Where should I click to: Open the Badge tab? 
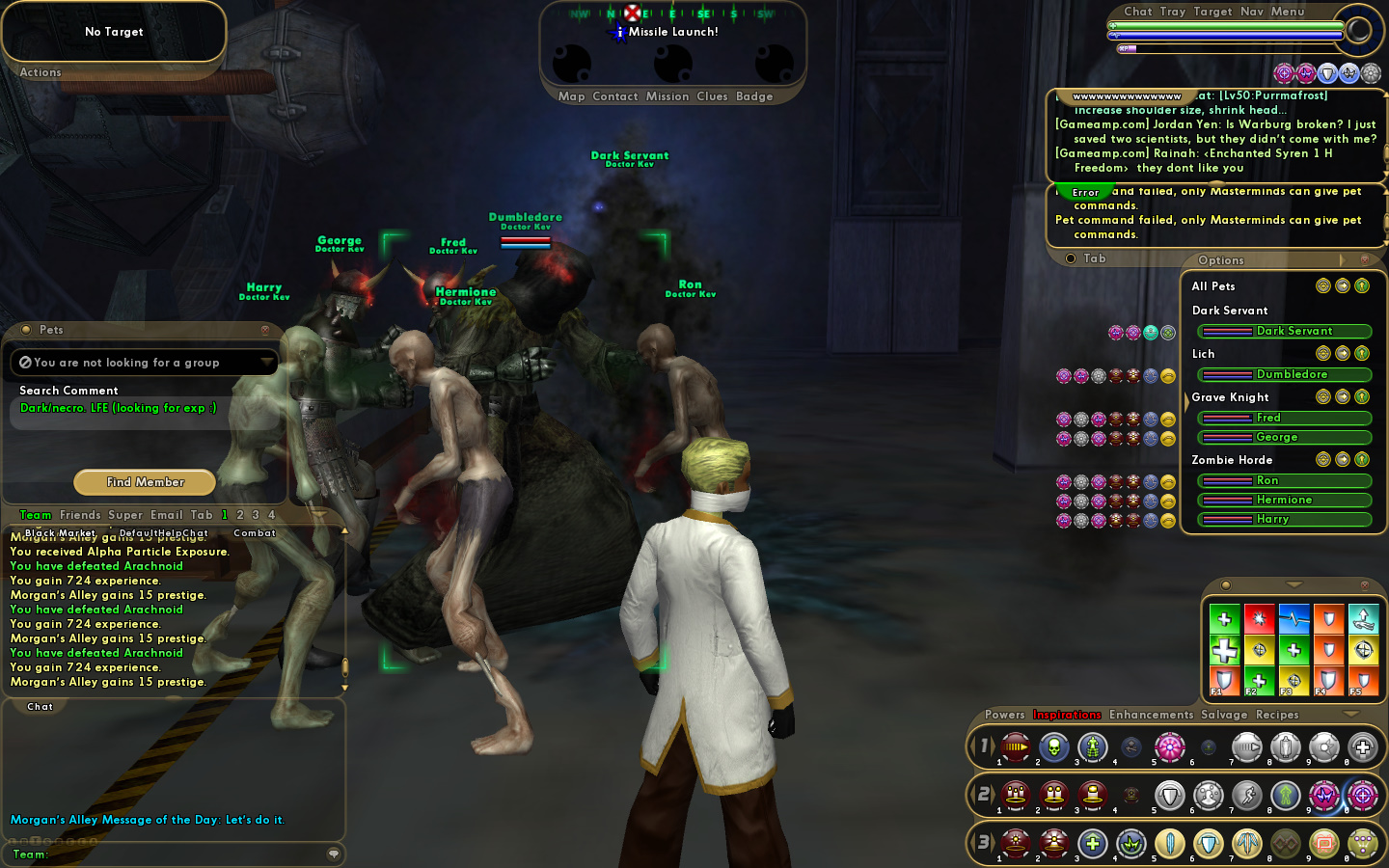[x=754, y=96]
